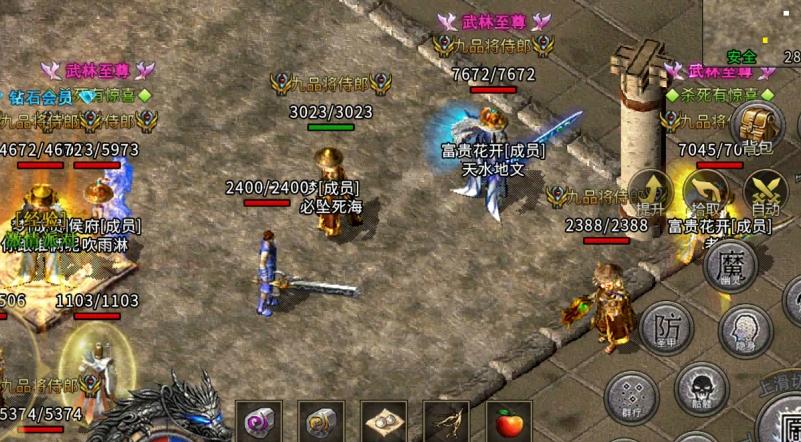Open the 背包 backpack button

click(757, 127)
